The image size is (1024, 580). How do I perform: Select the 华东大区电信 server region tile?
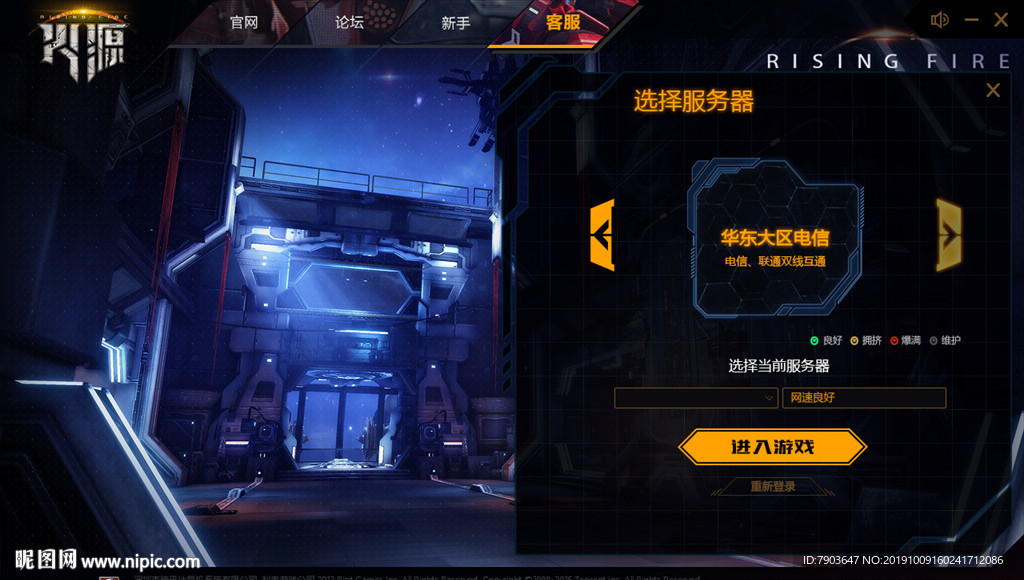coord(775,240)
